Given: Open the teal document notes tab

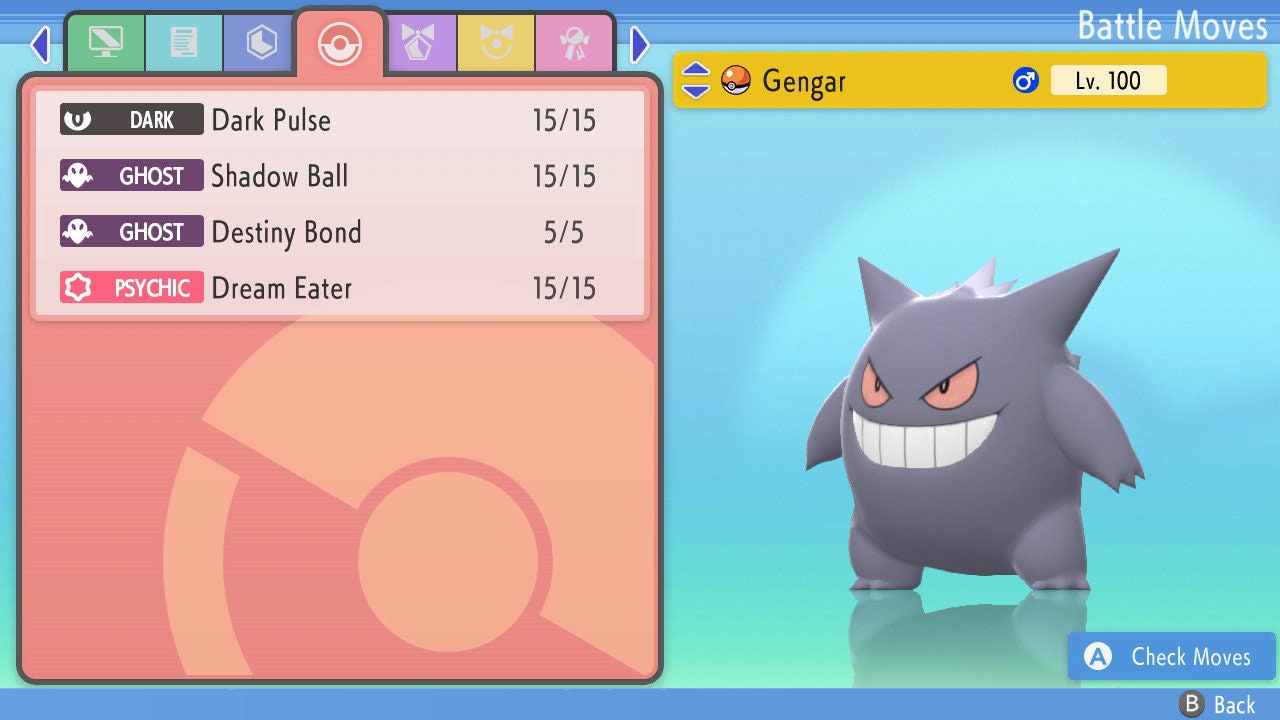Looking at the screenshot, I should [x=184, y=44].
